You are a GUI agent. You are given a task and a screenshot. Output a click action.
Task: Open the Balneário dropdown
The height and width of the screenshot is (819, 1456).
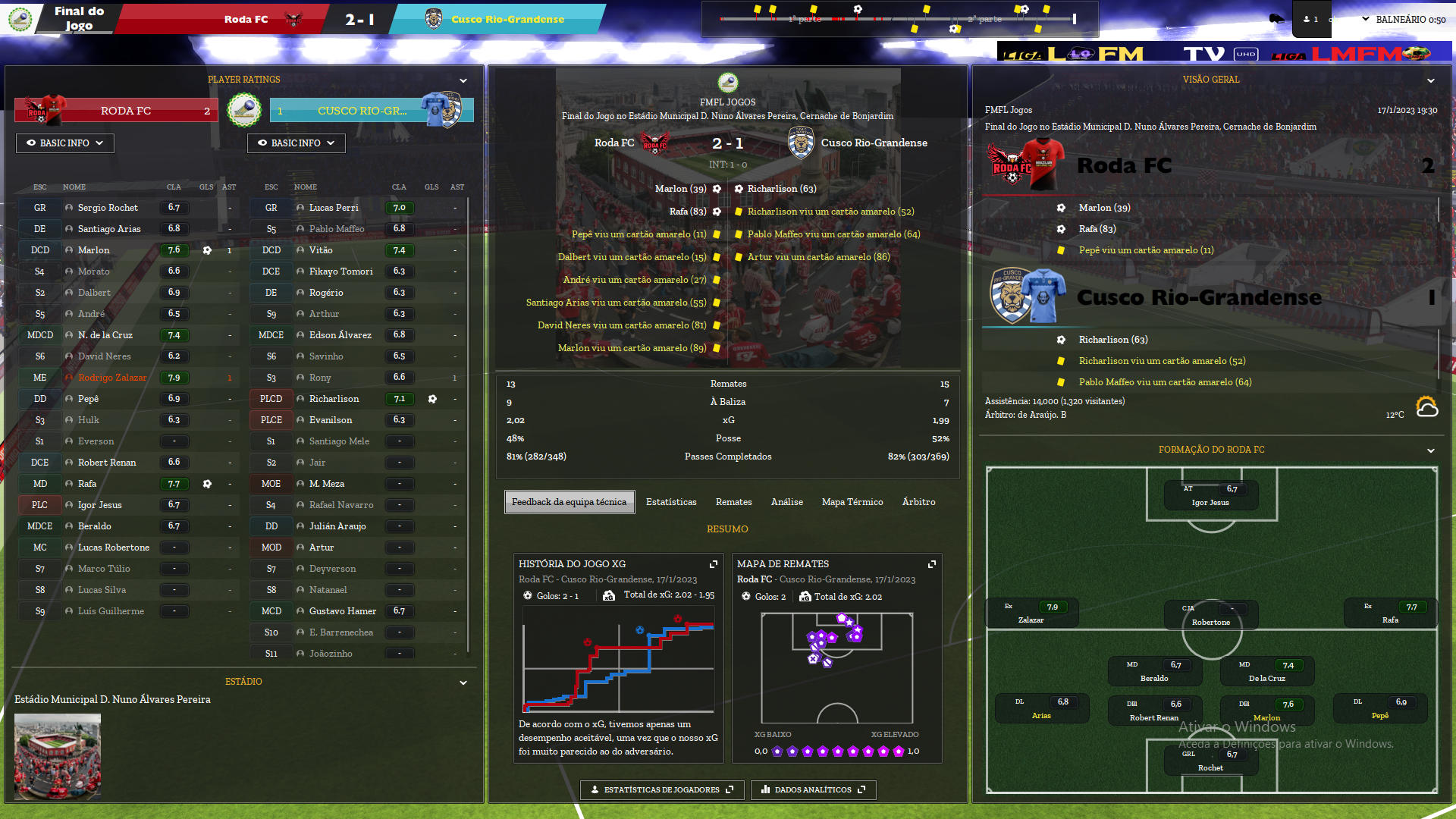pos(1403,20)
